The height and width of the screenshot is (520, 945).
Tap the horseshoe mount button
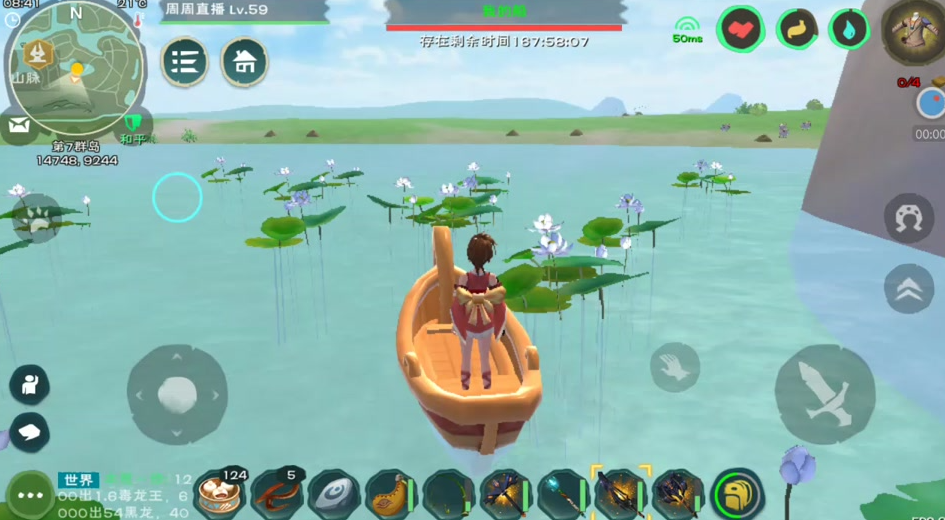click(908, 219)
